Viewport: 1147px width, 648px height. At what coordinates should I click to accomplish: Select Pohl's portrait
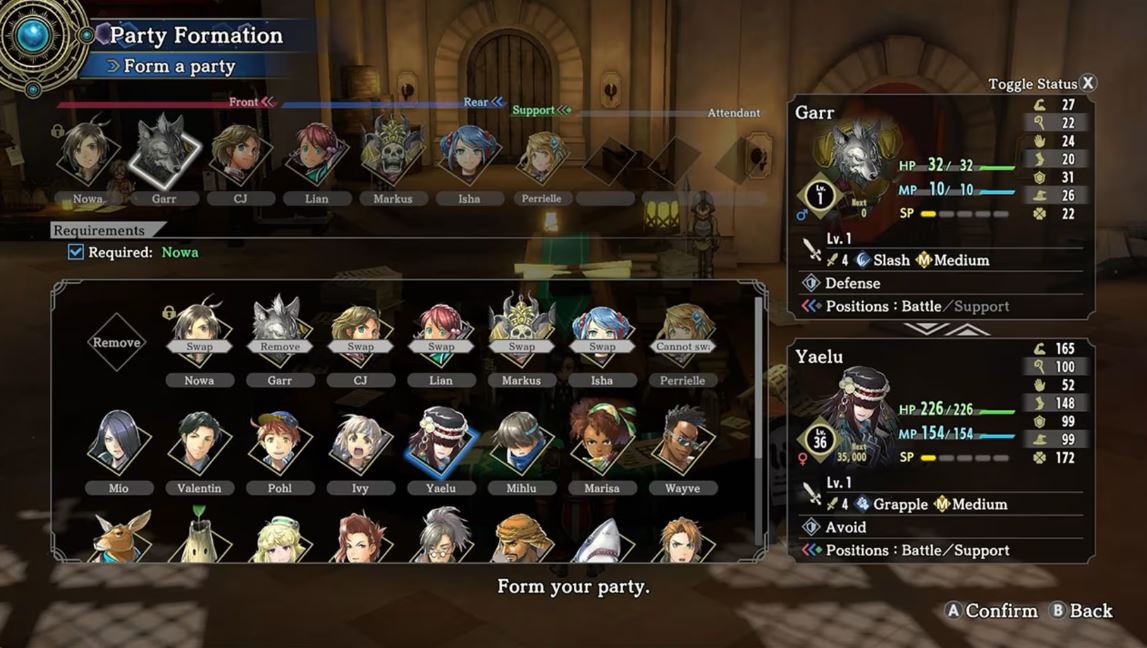[x=280, y=442]
